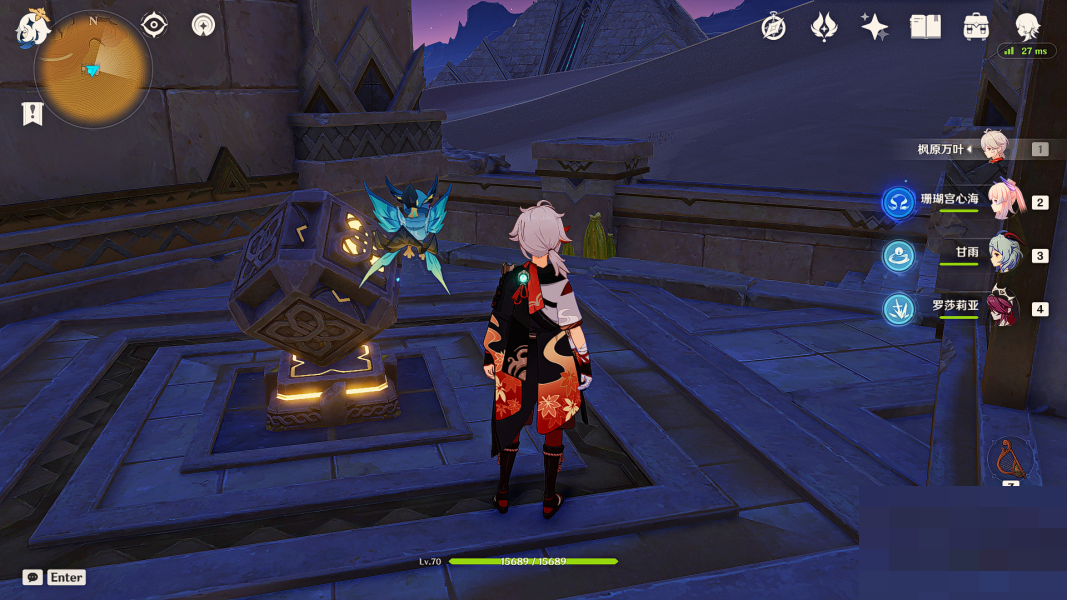Open the circular minimap
This screenshot has width=1067, height=600.
pos(93,68)
